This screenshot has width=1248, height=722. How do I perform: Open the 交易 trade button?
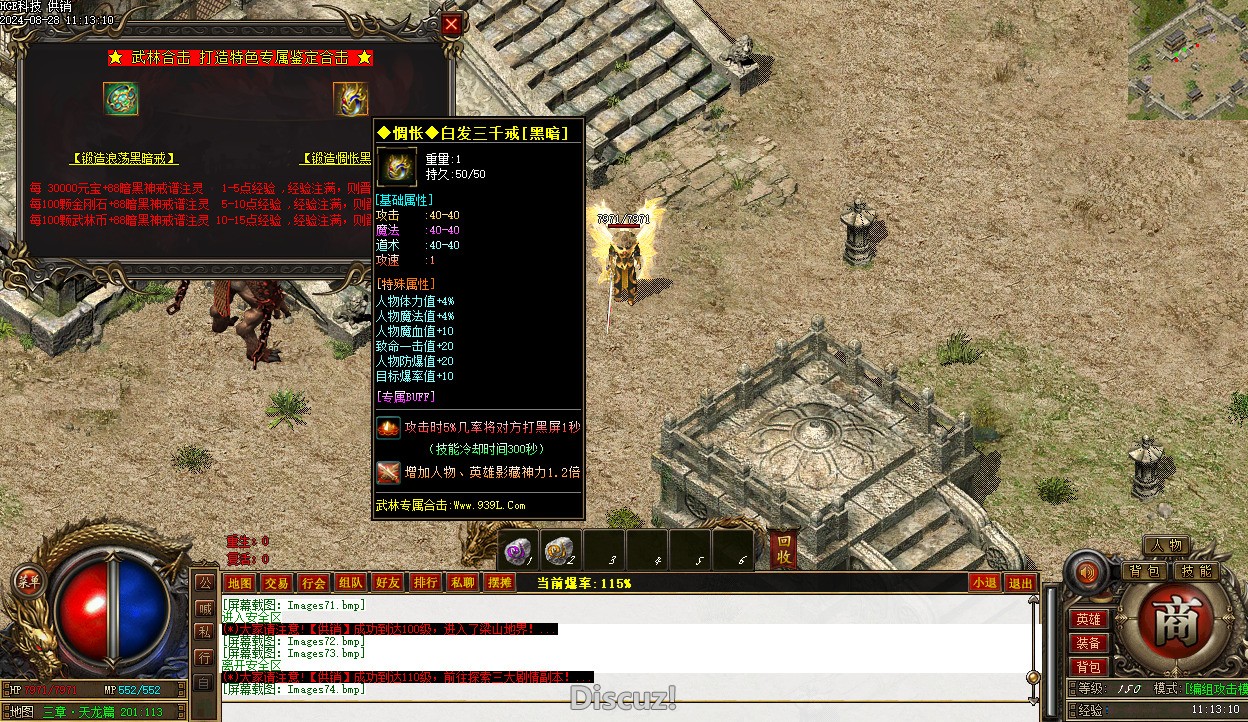point(276,583)
